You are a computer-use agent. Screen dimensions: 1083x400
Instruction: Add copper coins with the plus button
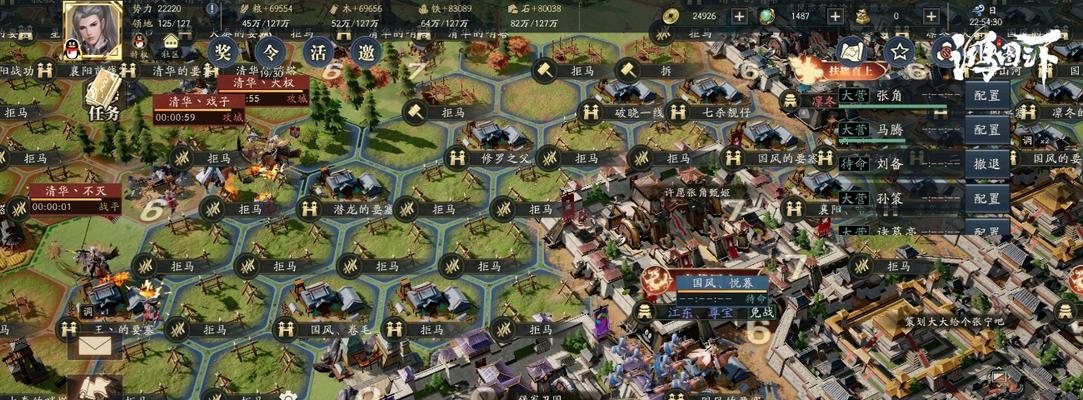click(739, 16)
